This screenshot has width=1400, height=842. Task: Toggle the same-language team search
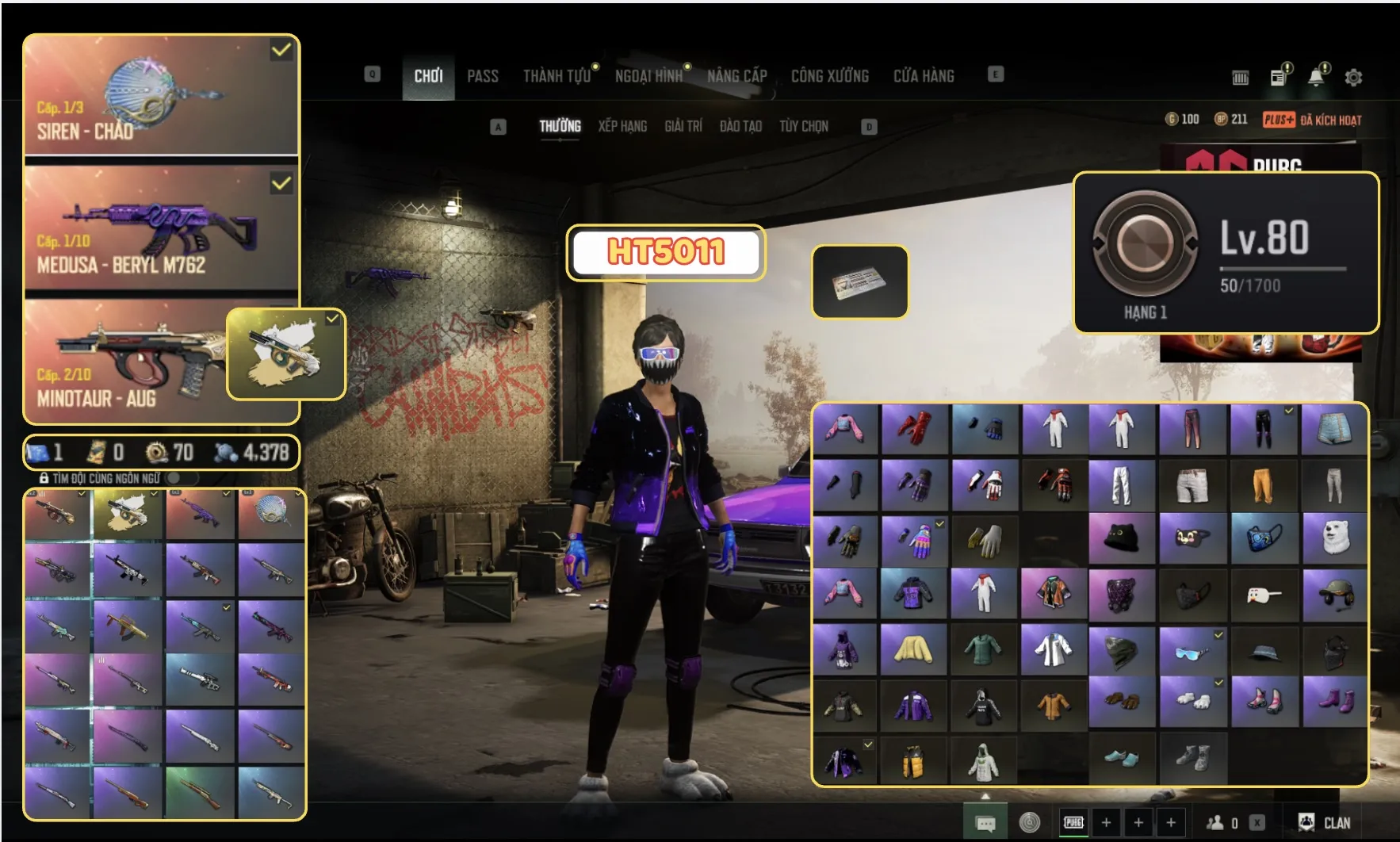click(174, 478)
